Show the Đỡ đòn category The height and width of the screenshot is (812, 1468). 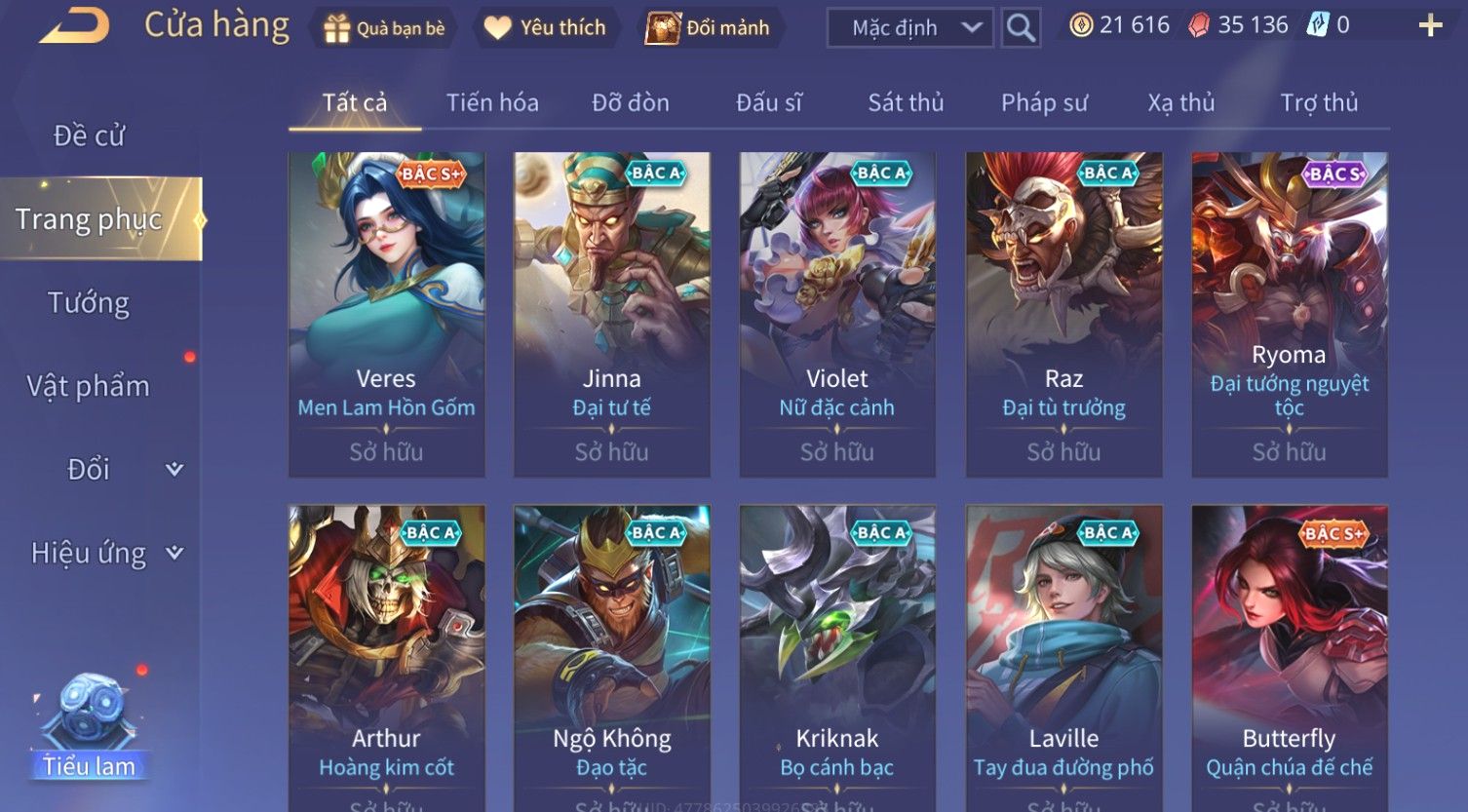pos(631,102)
